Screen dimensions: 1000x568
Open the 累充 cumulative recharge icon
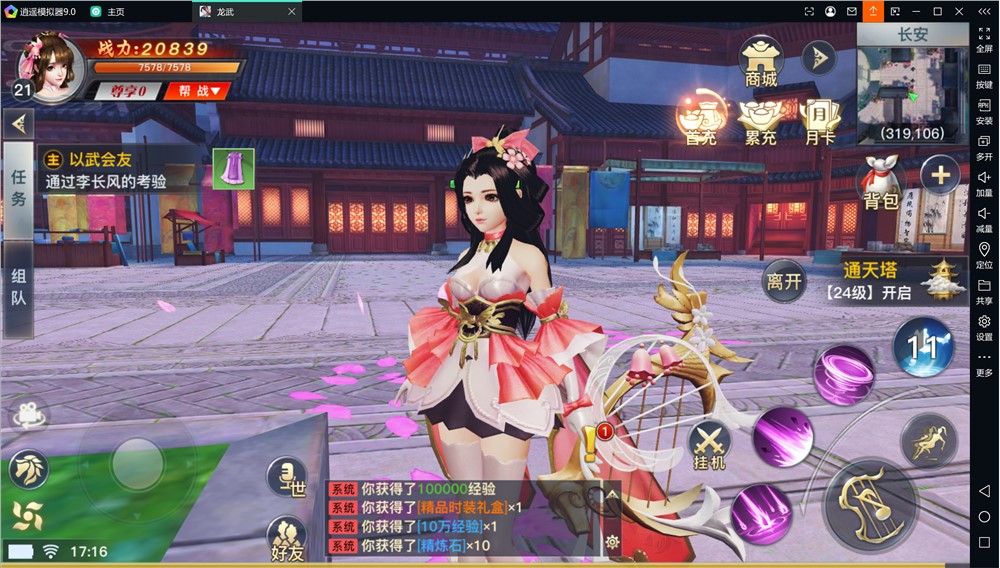tap(761, 121)
